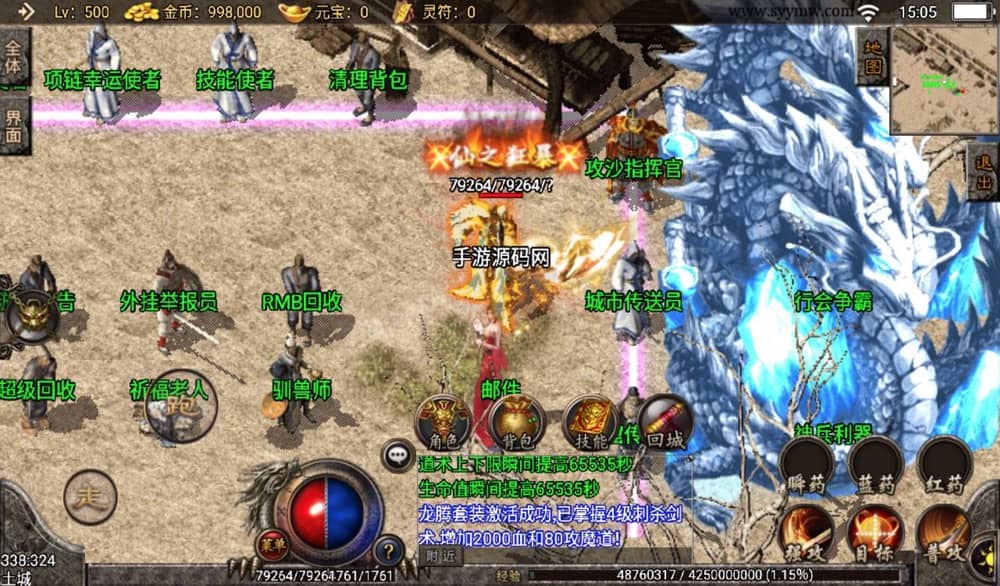Open the 地图 map button
Image resolution: width=1000 pixels, height=586 pixels.
pyautogui.click(x=872, y=58)
